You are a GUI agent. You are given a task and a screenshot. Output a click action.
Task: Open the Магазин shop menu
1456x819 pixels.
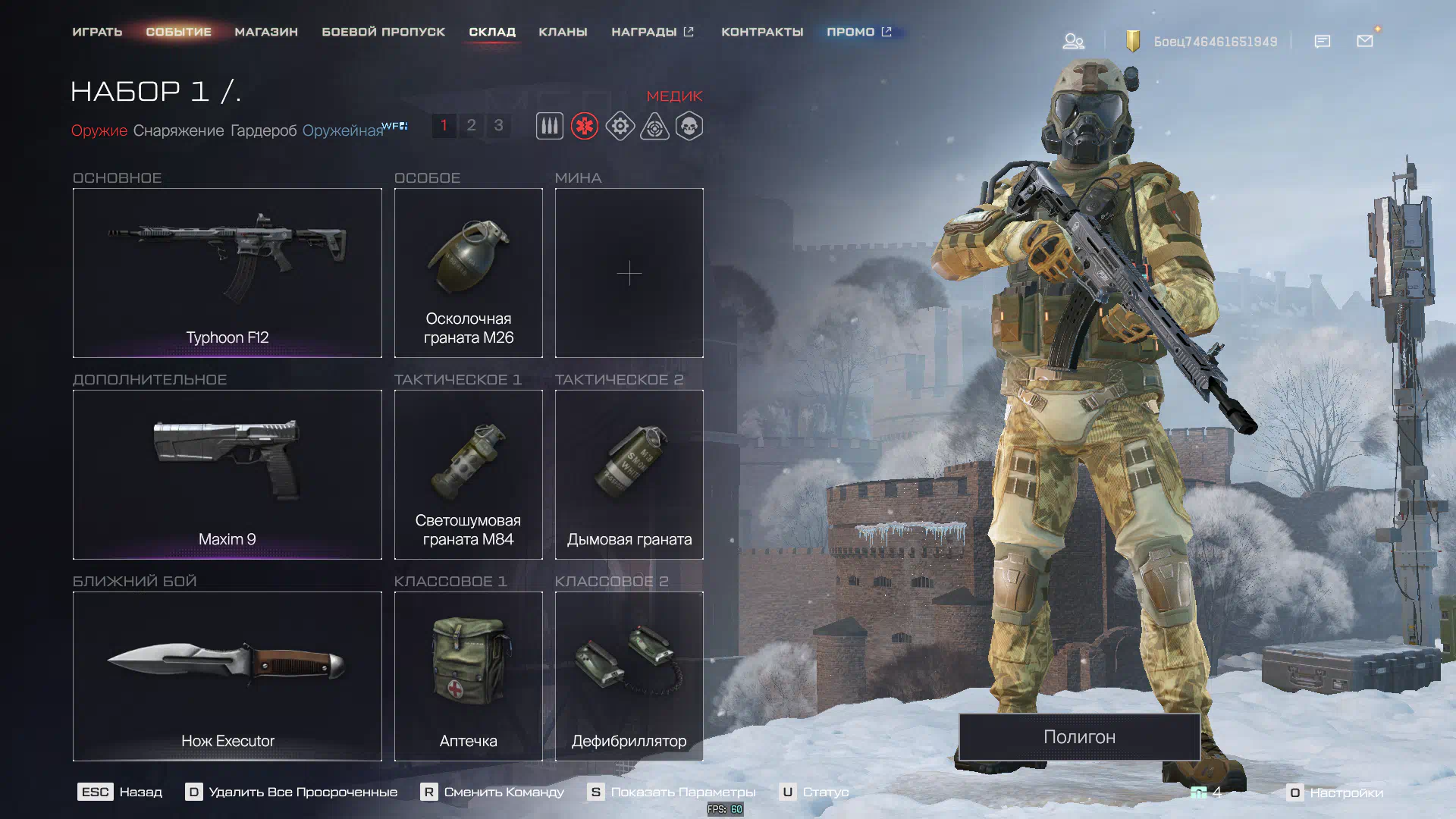point(265,32)
